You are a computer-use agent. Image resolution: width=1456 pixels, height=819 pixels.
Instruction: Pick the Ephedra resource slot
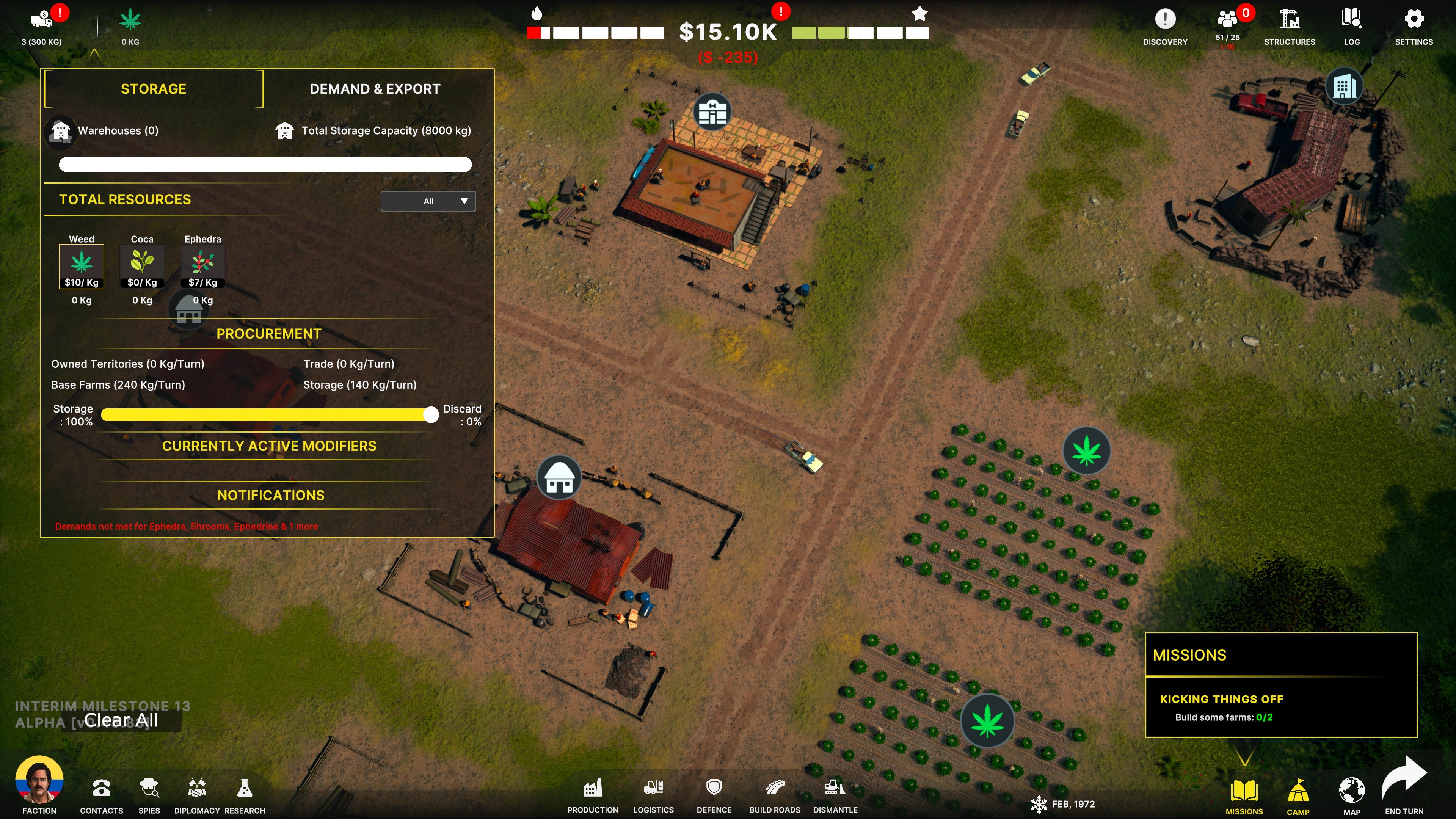pyautogui.click(x=202, y=266)
